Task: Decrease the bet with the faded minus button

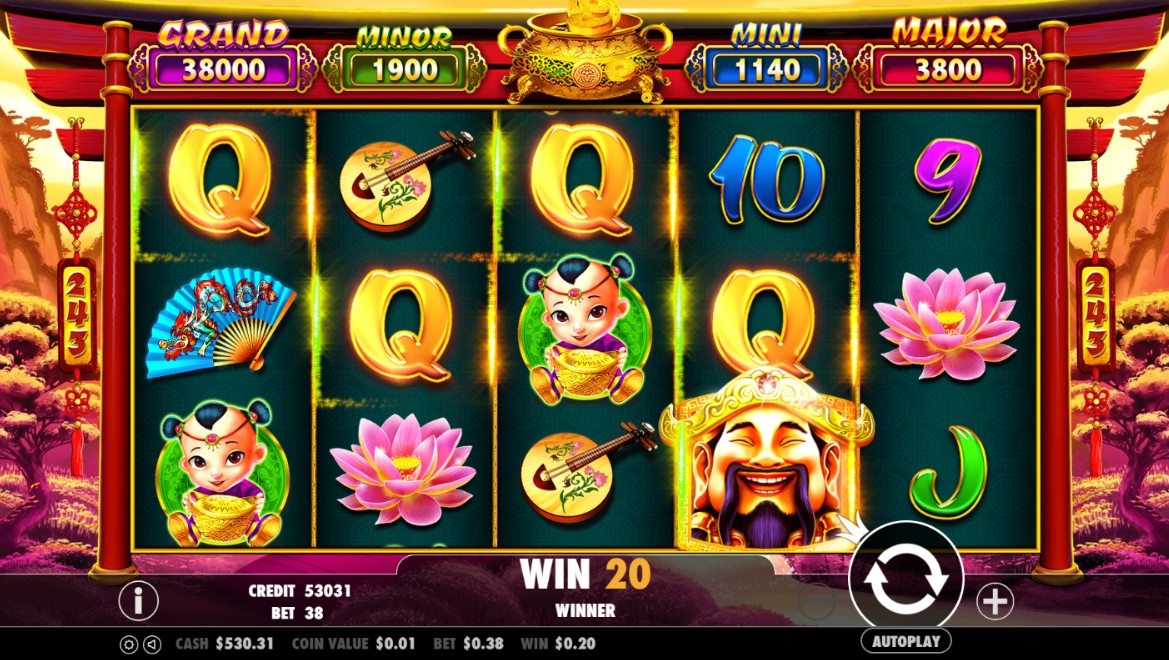Action: click(x=817, y=602)
